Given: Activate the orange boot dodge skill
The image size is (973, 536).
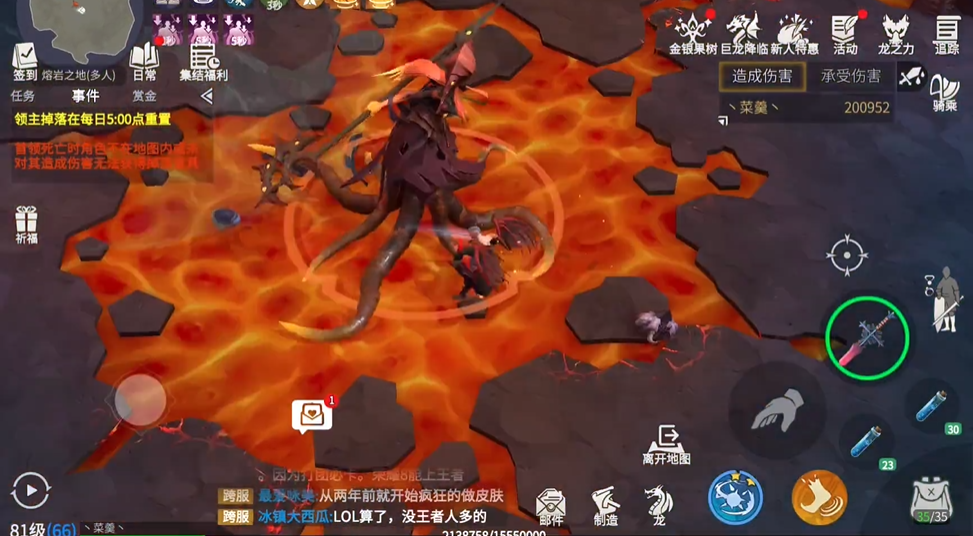Looking at the screenshot, I should click(x=819, y=497).
